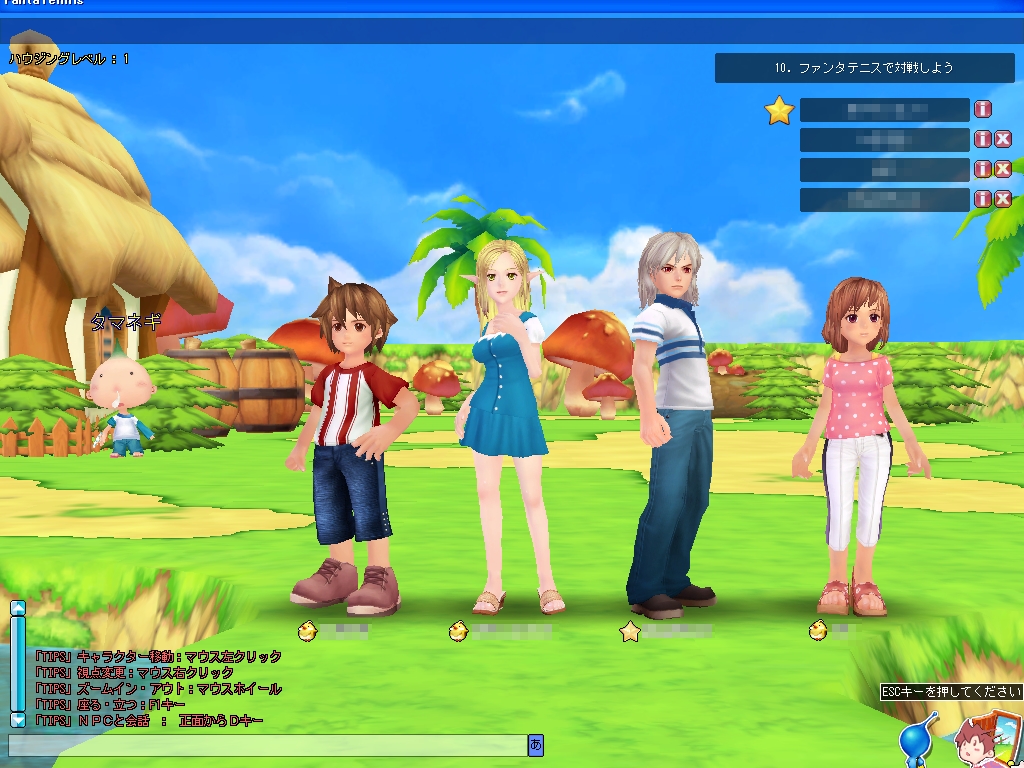1024x768 pixels.
Task: Click the room title ファンタテニスで対戦しよう banner
Action: pos(864,68)
